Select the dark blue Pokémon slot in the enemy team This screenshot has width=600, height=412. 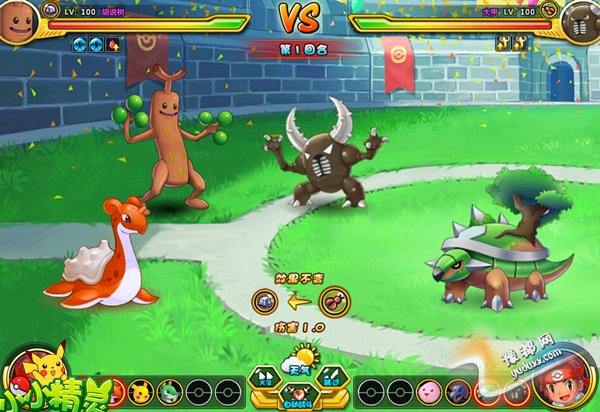coord(459,390)
